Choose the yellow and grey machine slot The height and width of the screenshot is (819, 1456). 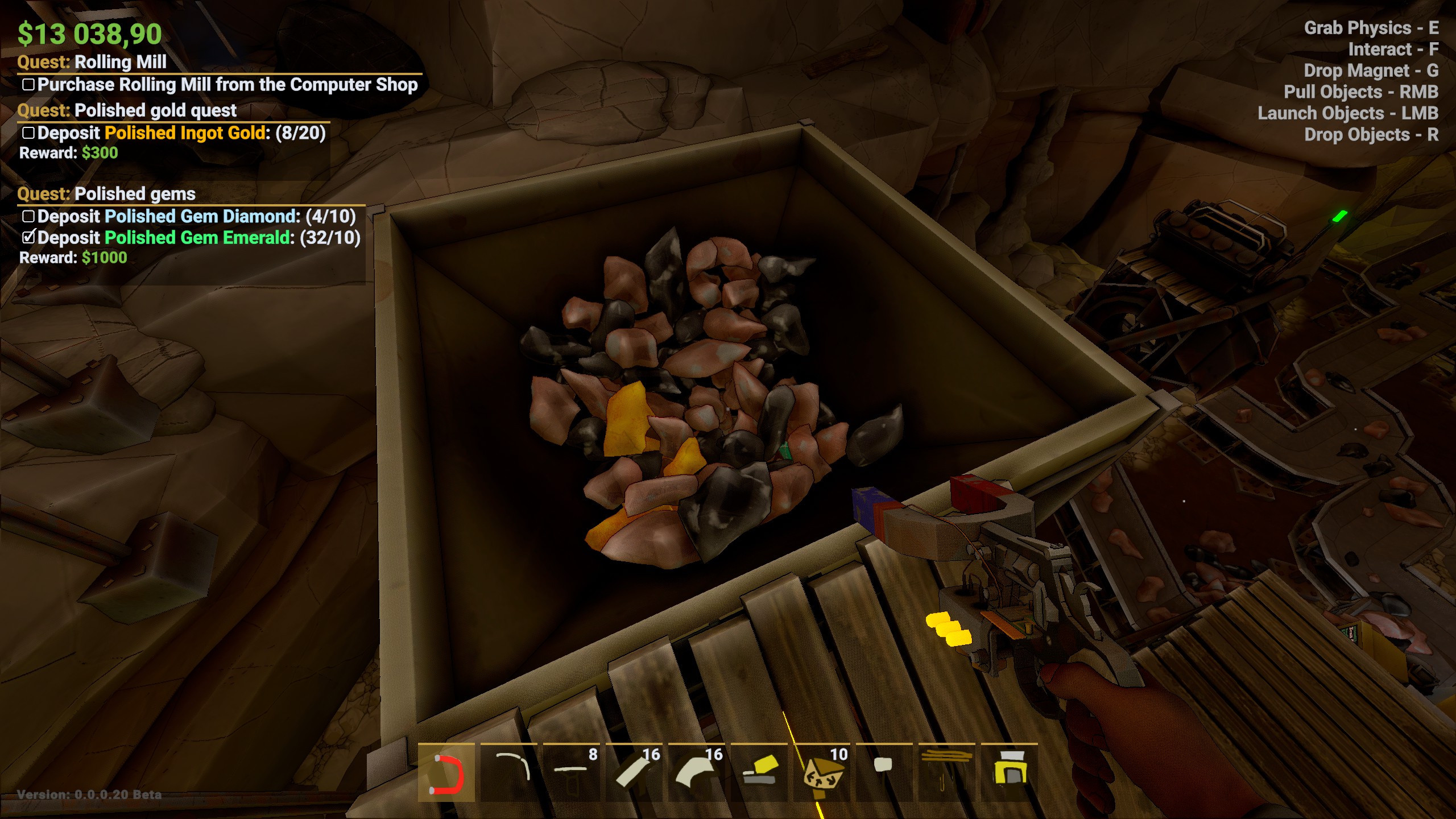click(x=759, y=773)
